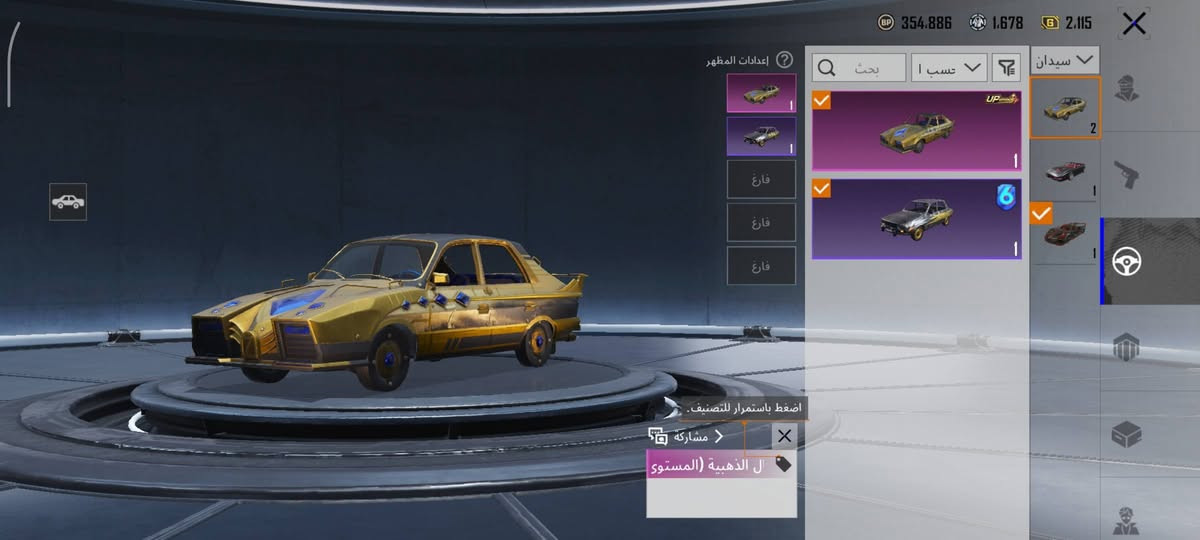Select the gold sedan appearance preset slot
This screenshot has height=540, width=1200.
click(761, 93)
